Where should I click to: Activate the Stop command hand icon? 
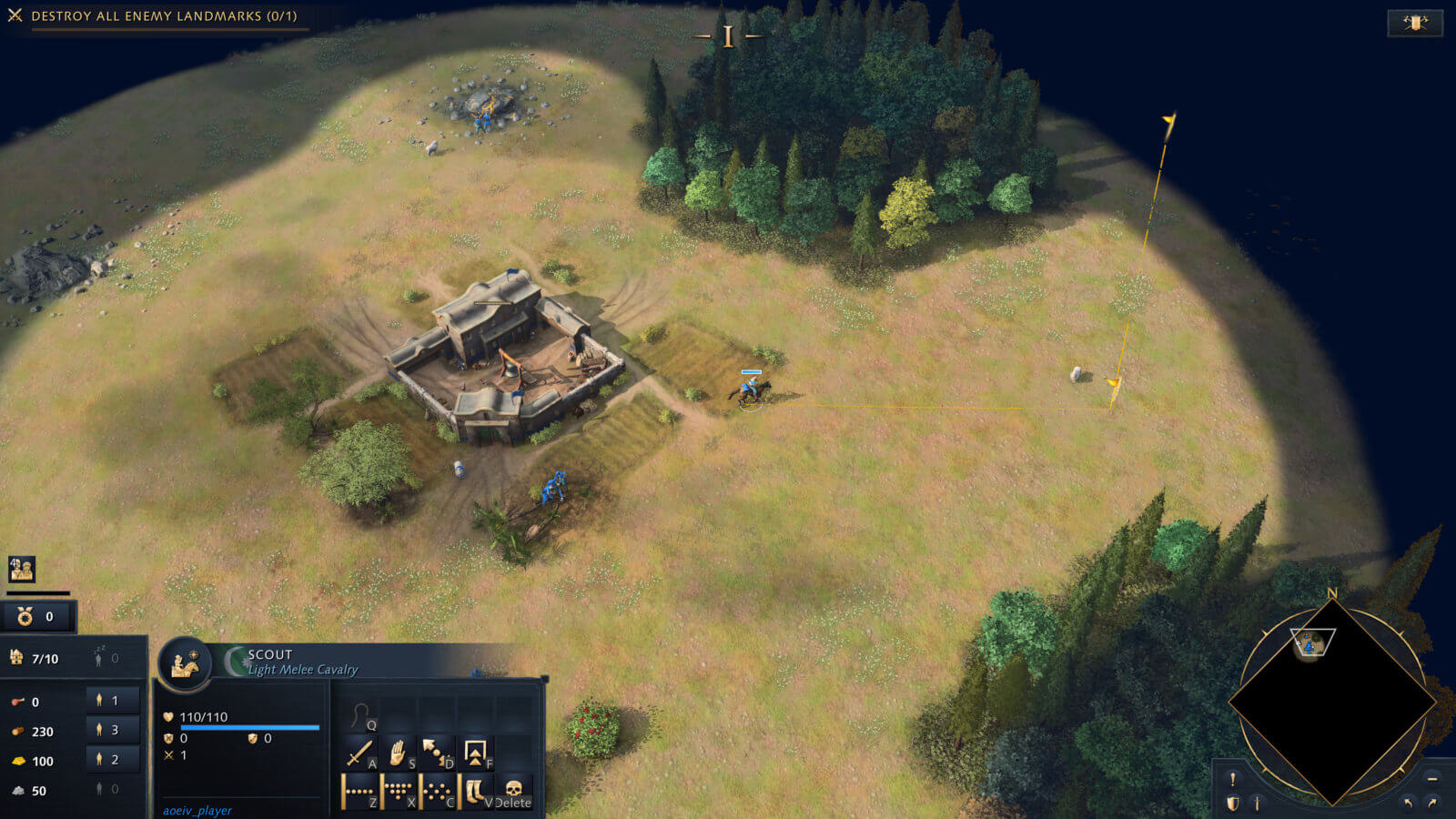pos(398,753)
